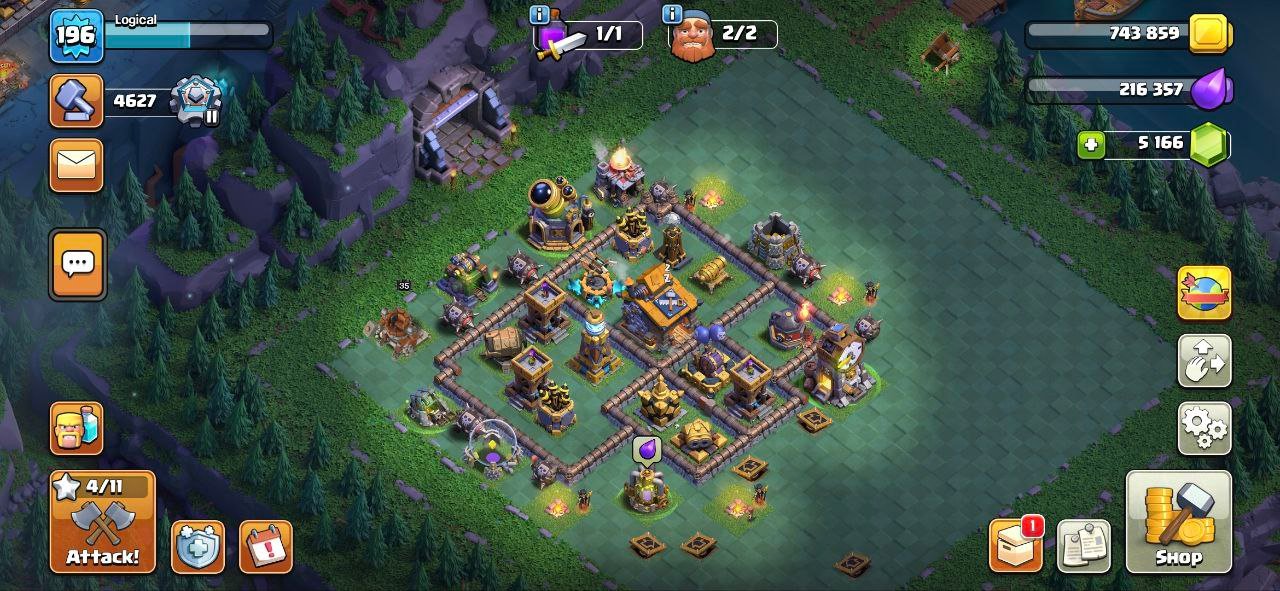Start an Attack from the crossed axes button
The width and height of the screenshot is (1280, 591).
pos(103,522)
